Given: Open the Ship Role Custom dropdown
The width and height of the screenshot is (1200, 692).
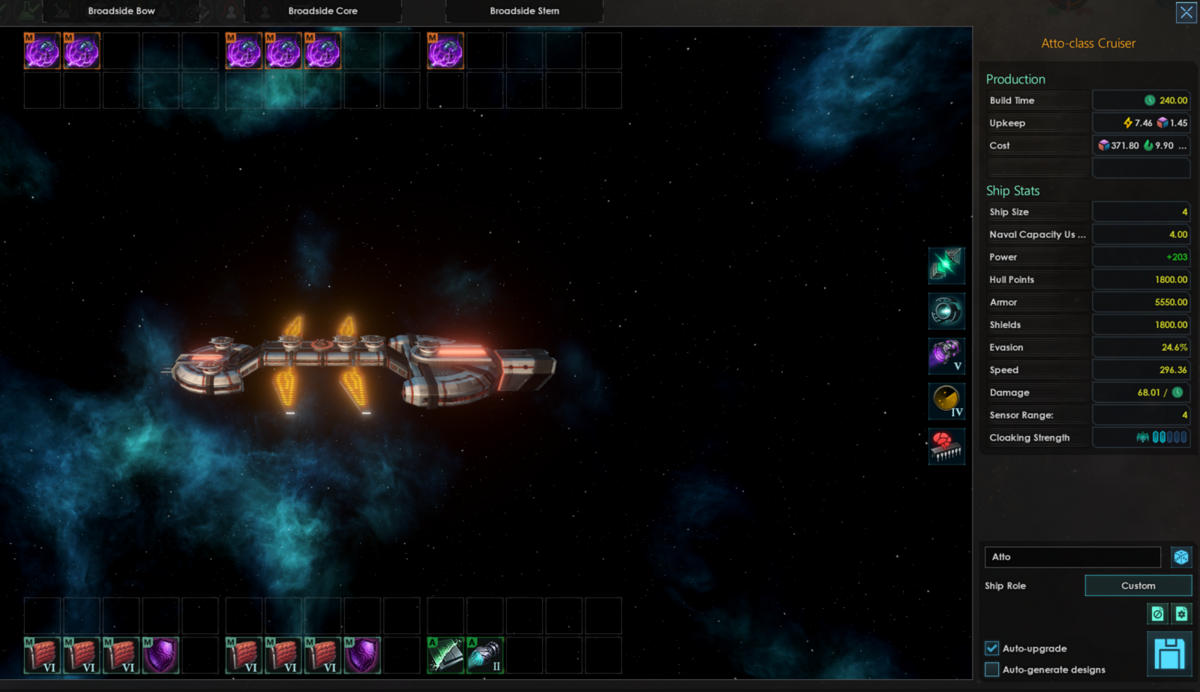Looking at the screenshot, I should [x=1138, y=586].
